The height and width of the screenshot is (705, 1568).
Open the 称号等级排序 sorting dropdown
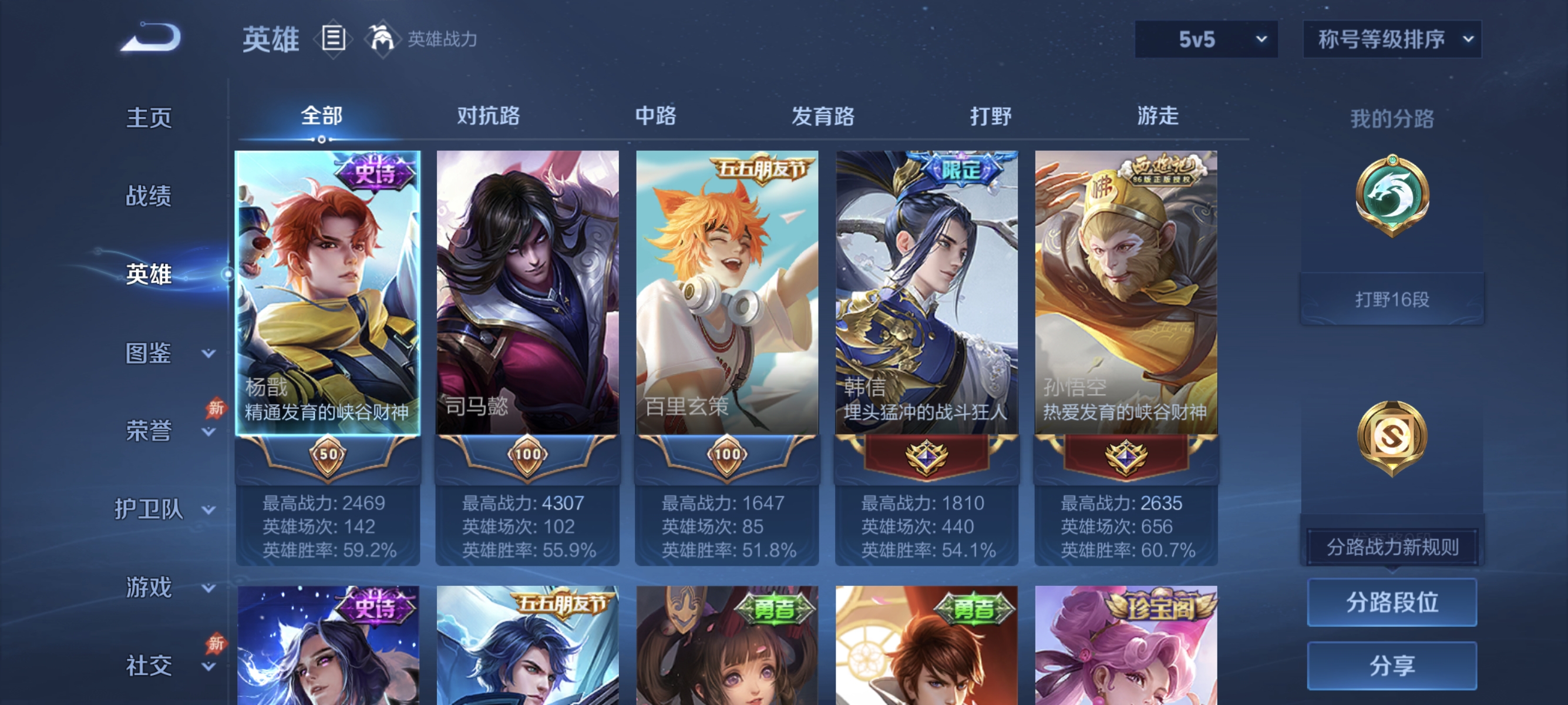click(x=1392, y=38)
